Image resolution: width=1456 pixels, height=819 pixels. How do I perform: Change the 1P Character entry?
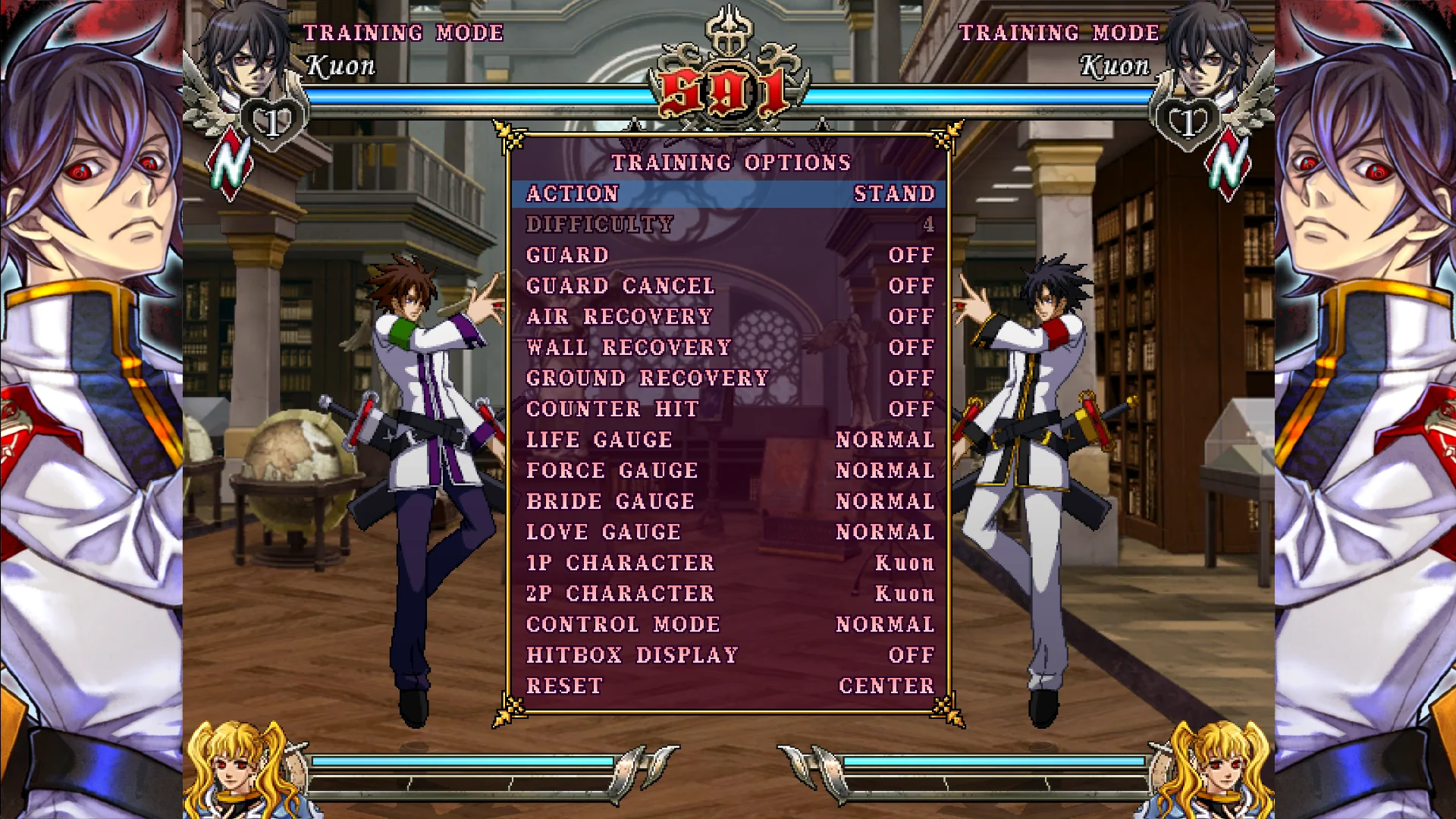coord(728,563)
